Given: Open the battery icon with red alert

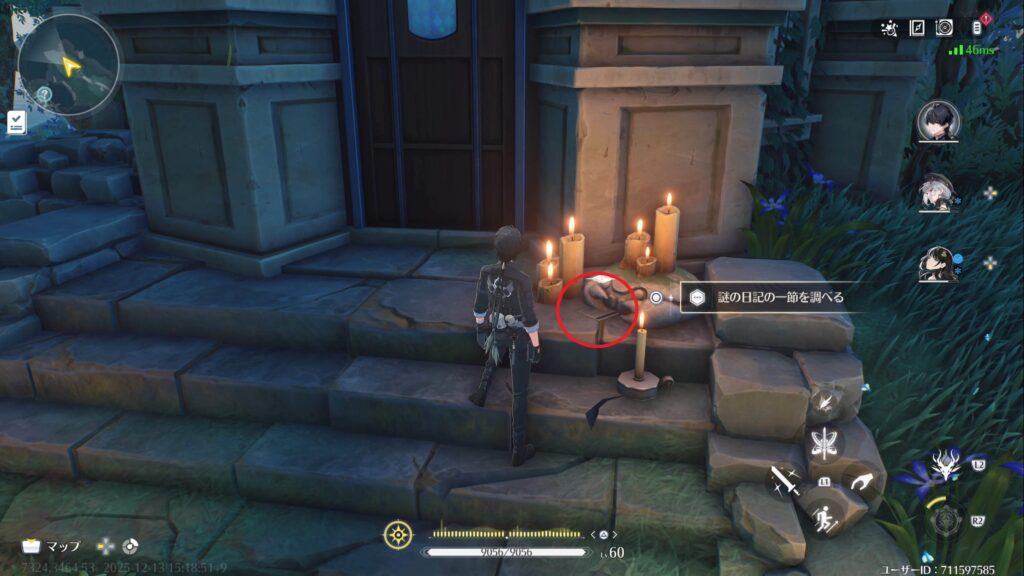Looking at the screenshot, I should pos(977,28).
